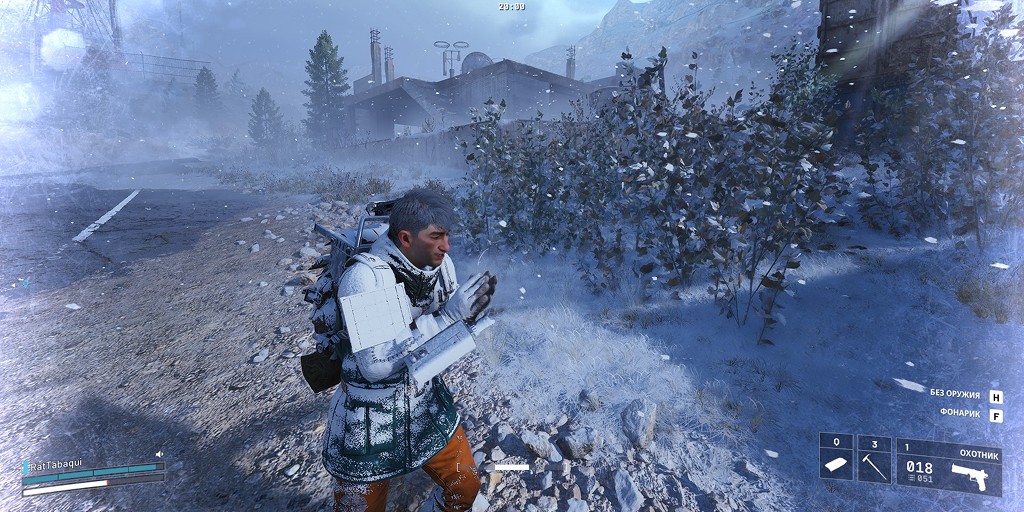Click the RatTabaqui player name tag
Screen dimensions: 1024x512
(56, 464)
